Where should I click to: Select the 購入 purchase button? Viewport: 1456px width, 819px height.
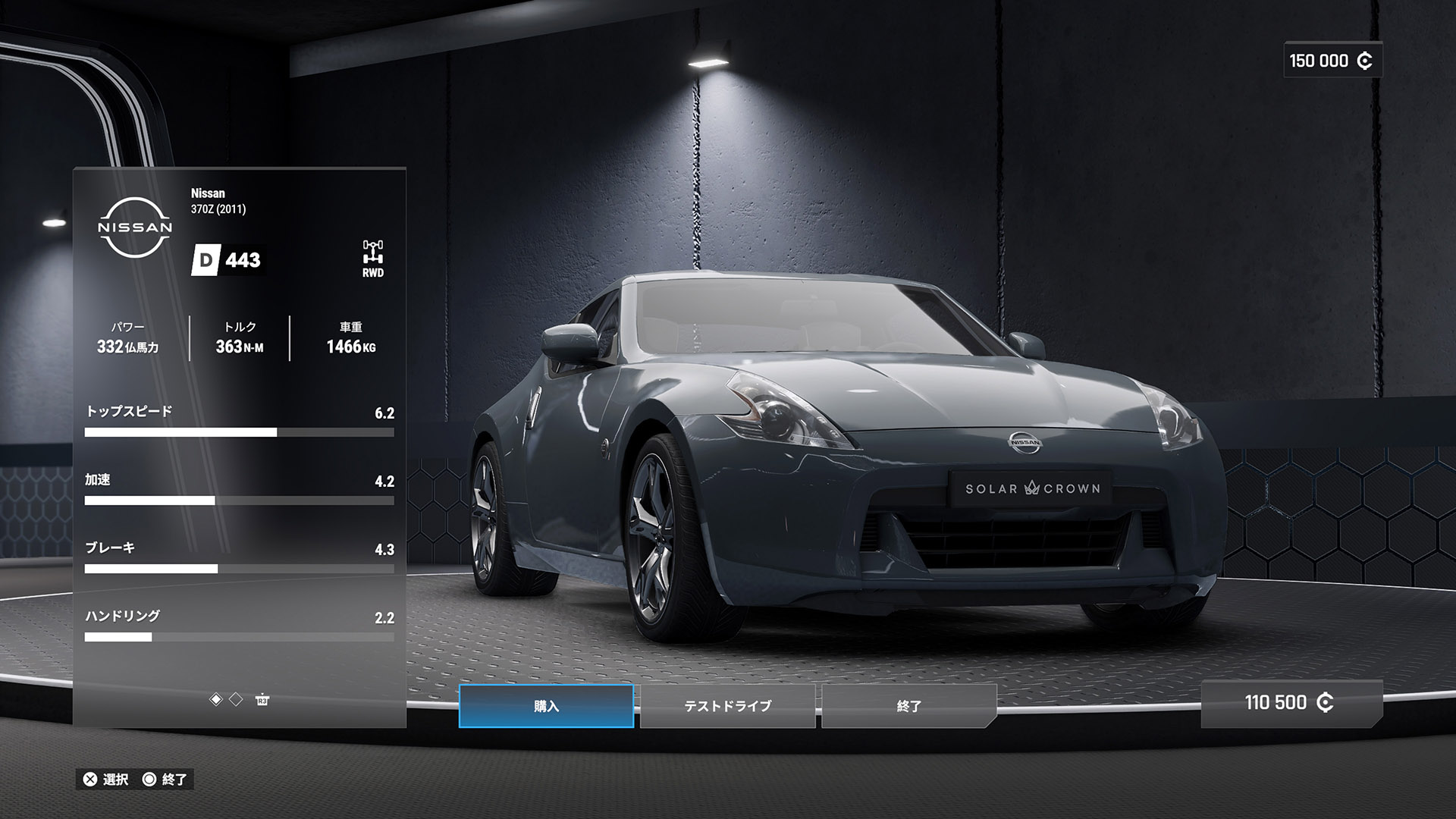(546, 706)
